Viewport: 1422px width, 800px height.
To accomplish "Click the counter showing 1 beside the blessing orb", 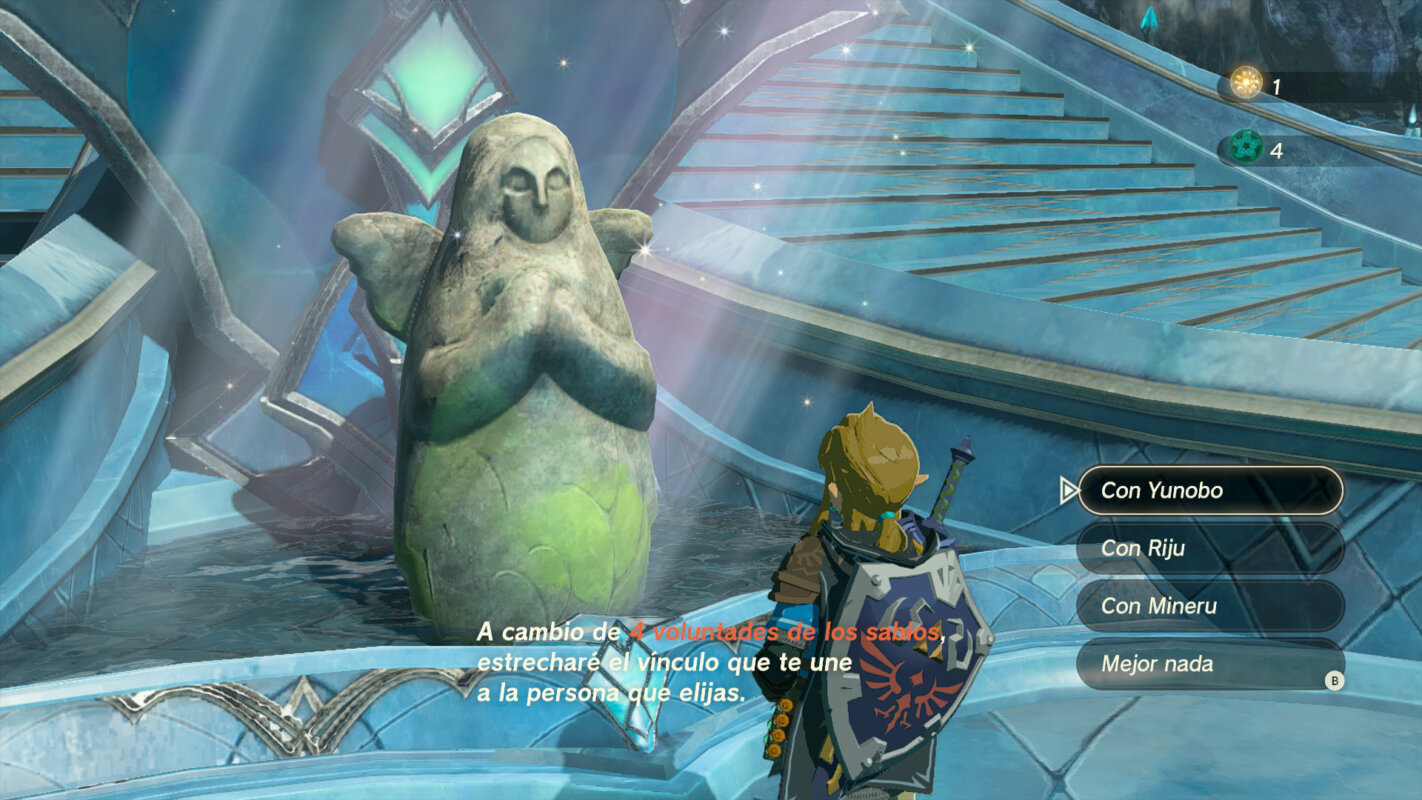I will (x=1278, y=86).
